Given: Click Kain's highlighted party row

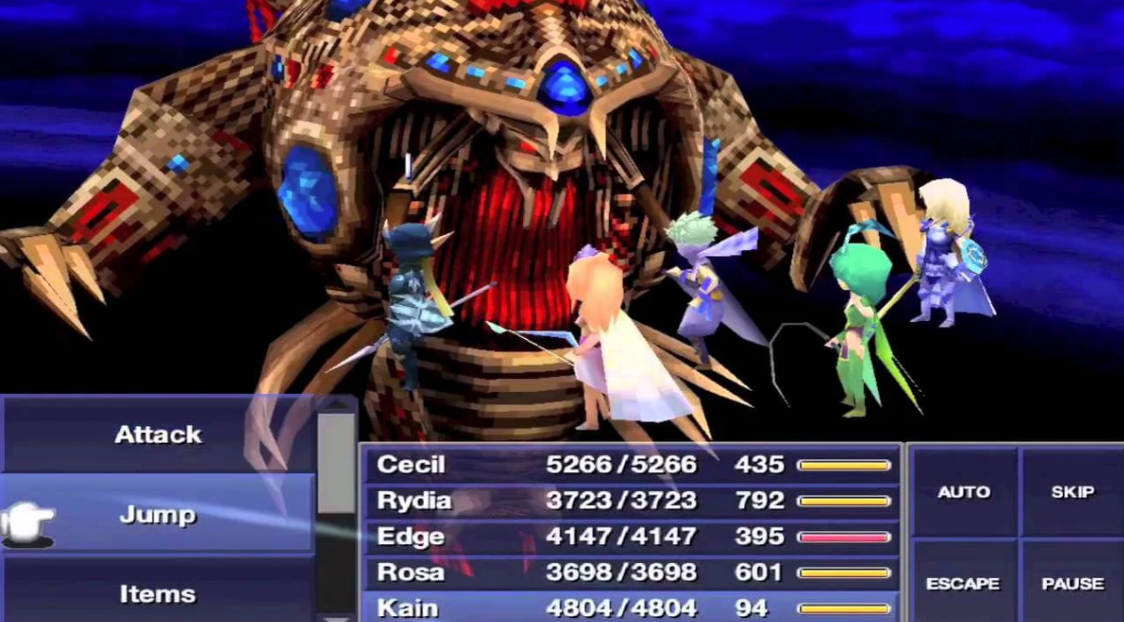Looking at the screenshot, I should tap(630, 607).
